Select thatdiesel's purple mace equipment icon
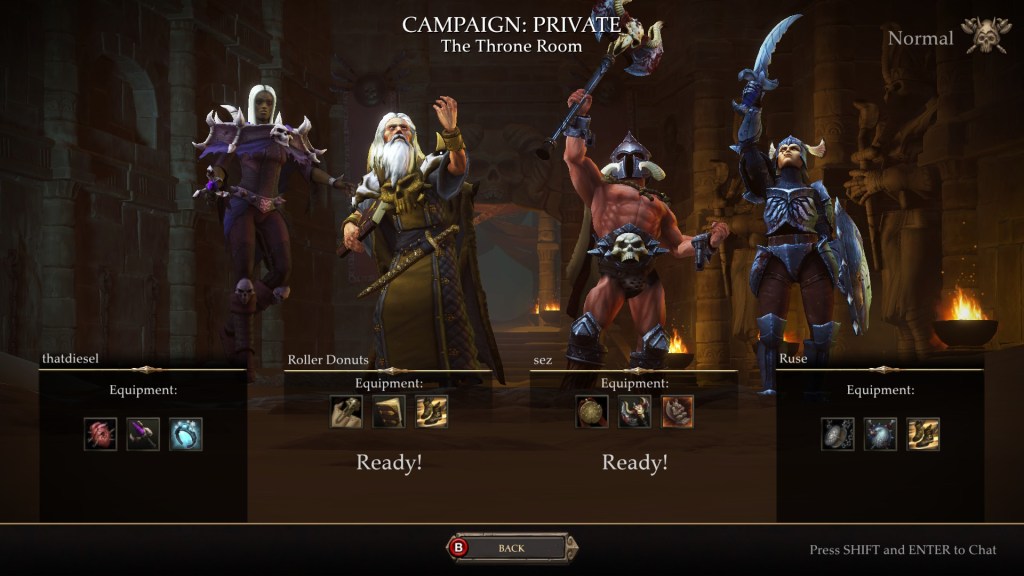The image size is (1024, 576). 143,434
